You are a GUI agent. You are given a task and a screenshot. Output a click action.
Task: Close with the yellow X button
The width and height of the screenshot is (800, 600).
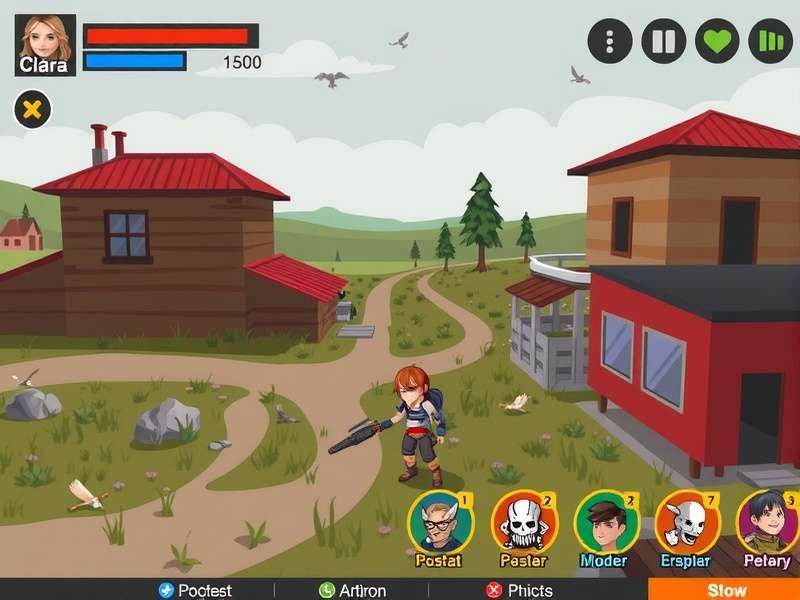point(32,109)
